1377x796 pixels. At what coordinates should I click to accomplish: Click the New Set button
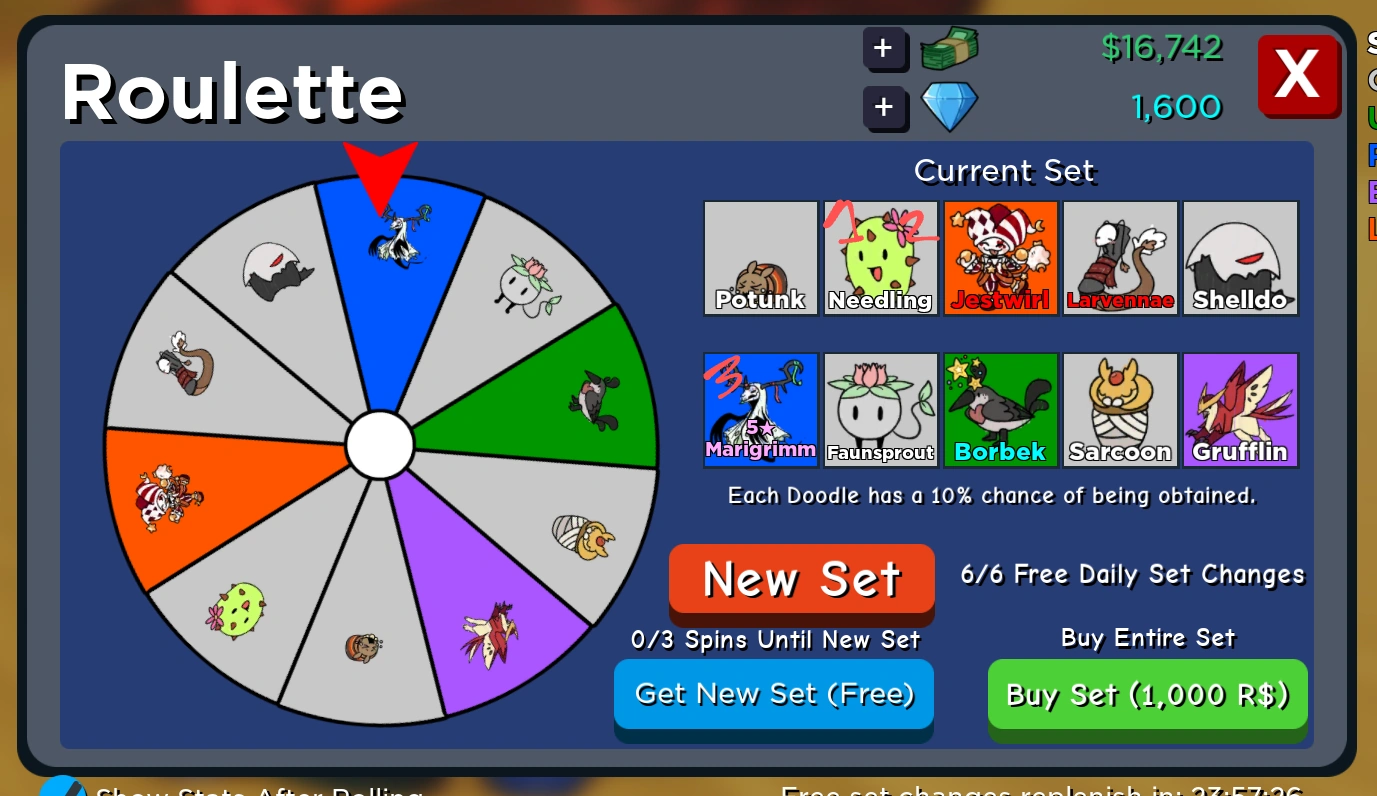pos(801,578)
